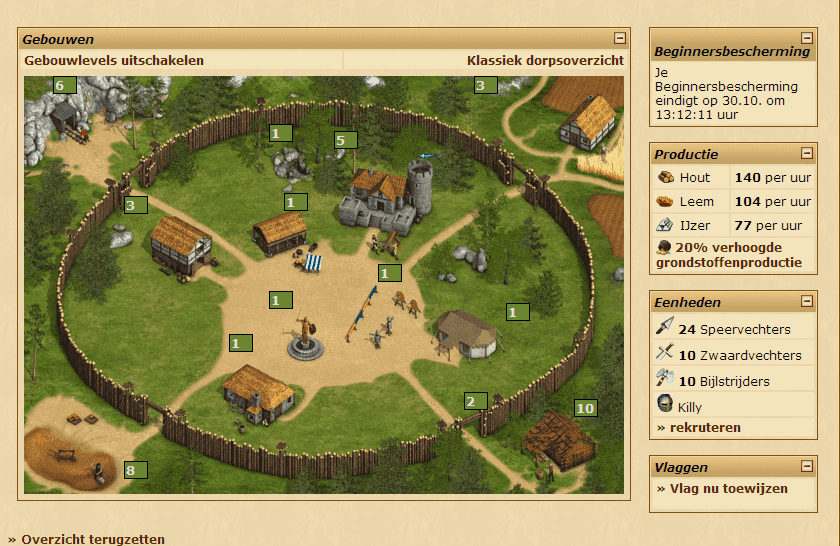Open the level 8 building badge
840x546 pixels.
[x=135, y=470]
